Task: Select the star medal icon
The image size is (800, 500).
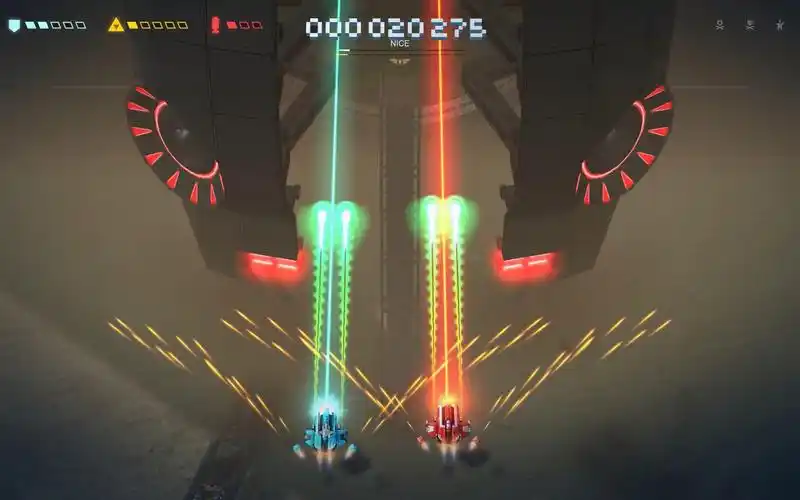Action: pos(779,26)
